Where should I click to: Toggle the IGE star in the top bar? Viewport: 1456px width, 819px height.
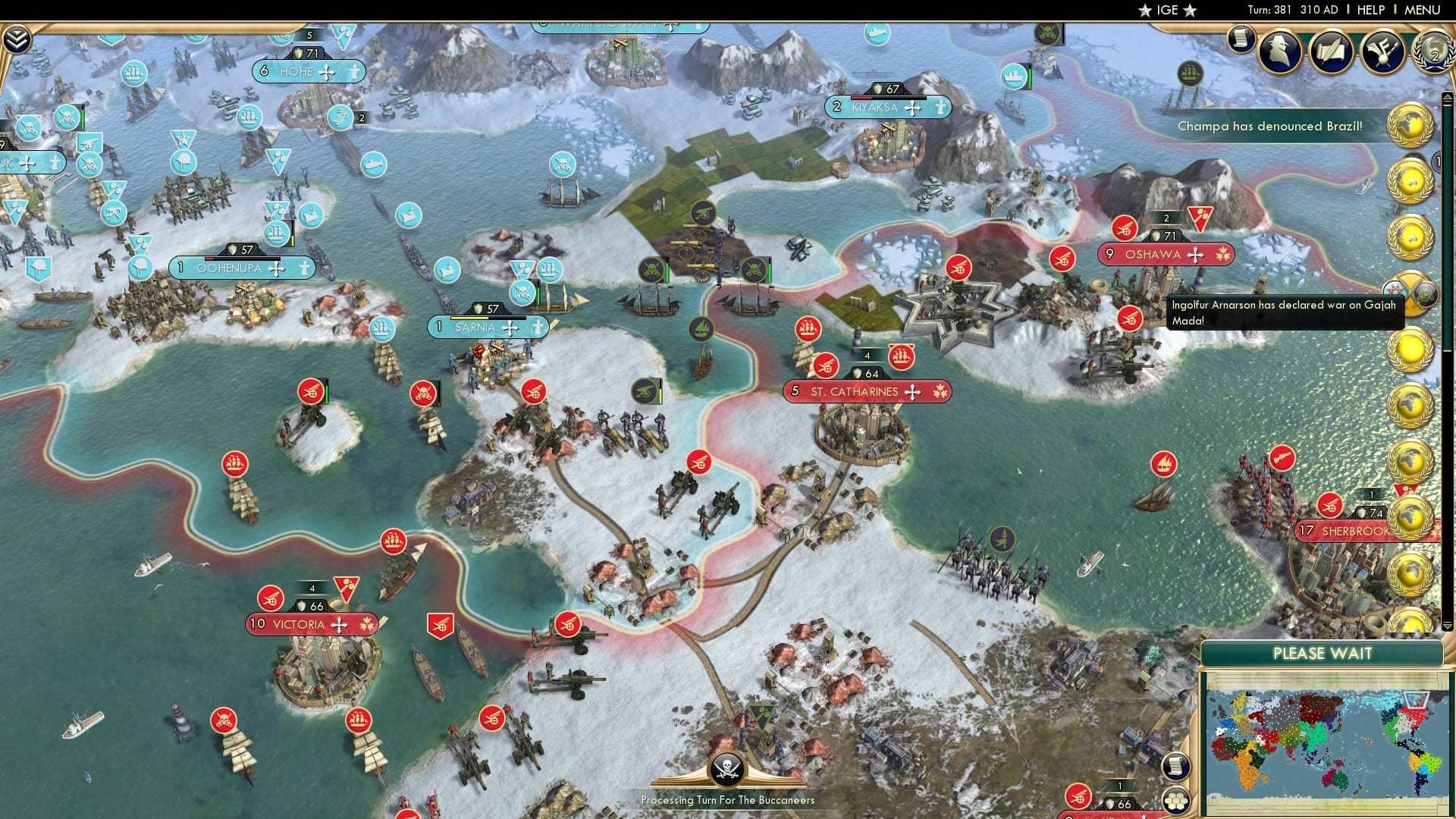coord(1144,10)
